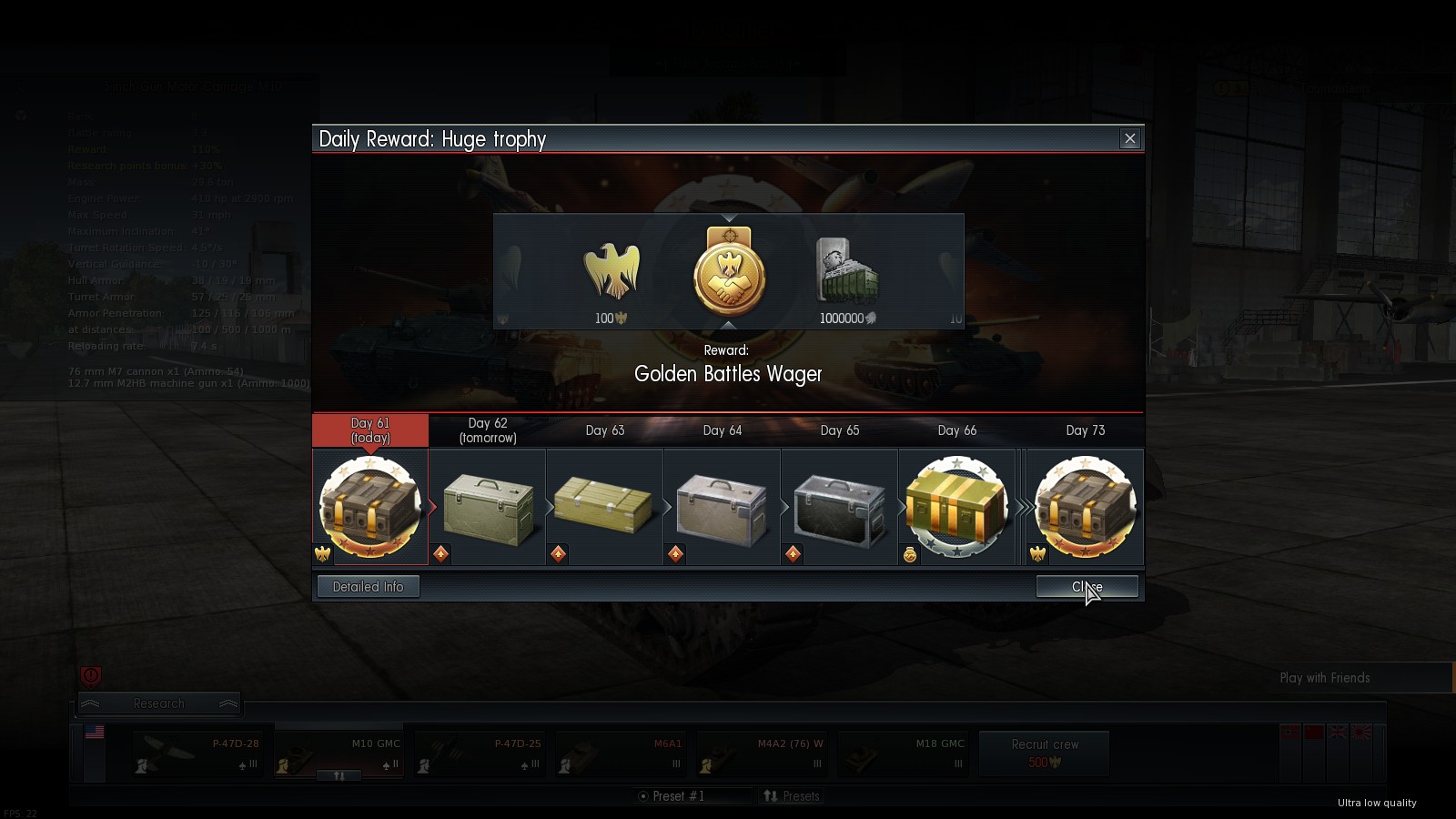
Task: Select the M10 GMC crew slot
Action: pyautogui.click(x=339, y=754)
